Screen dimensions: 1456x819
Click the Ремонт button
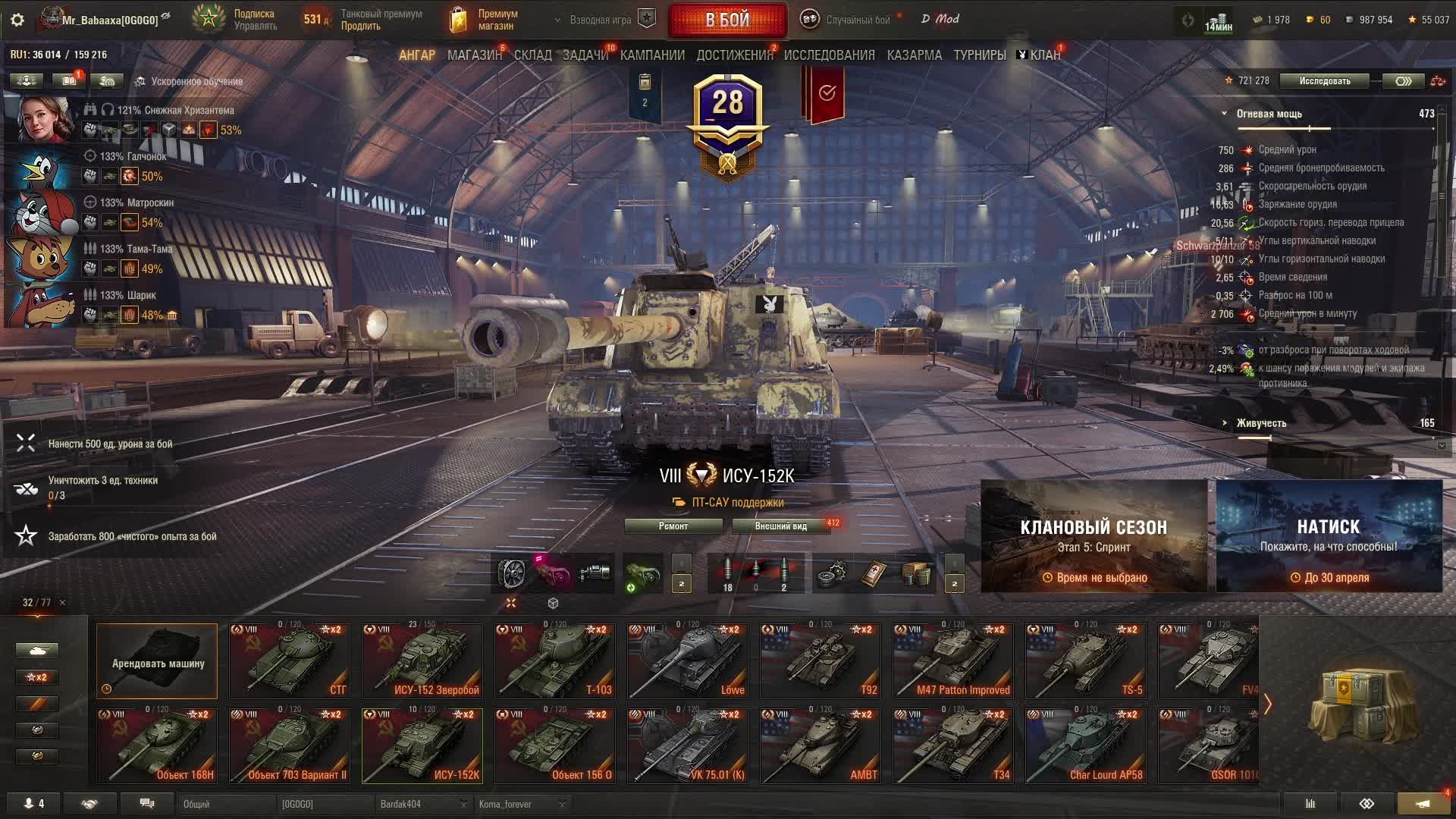[673, 526]
